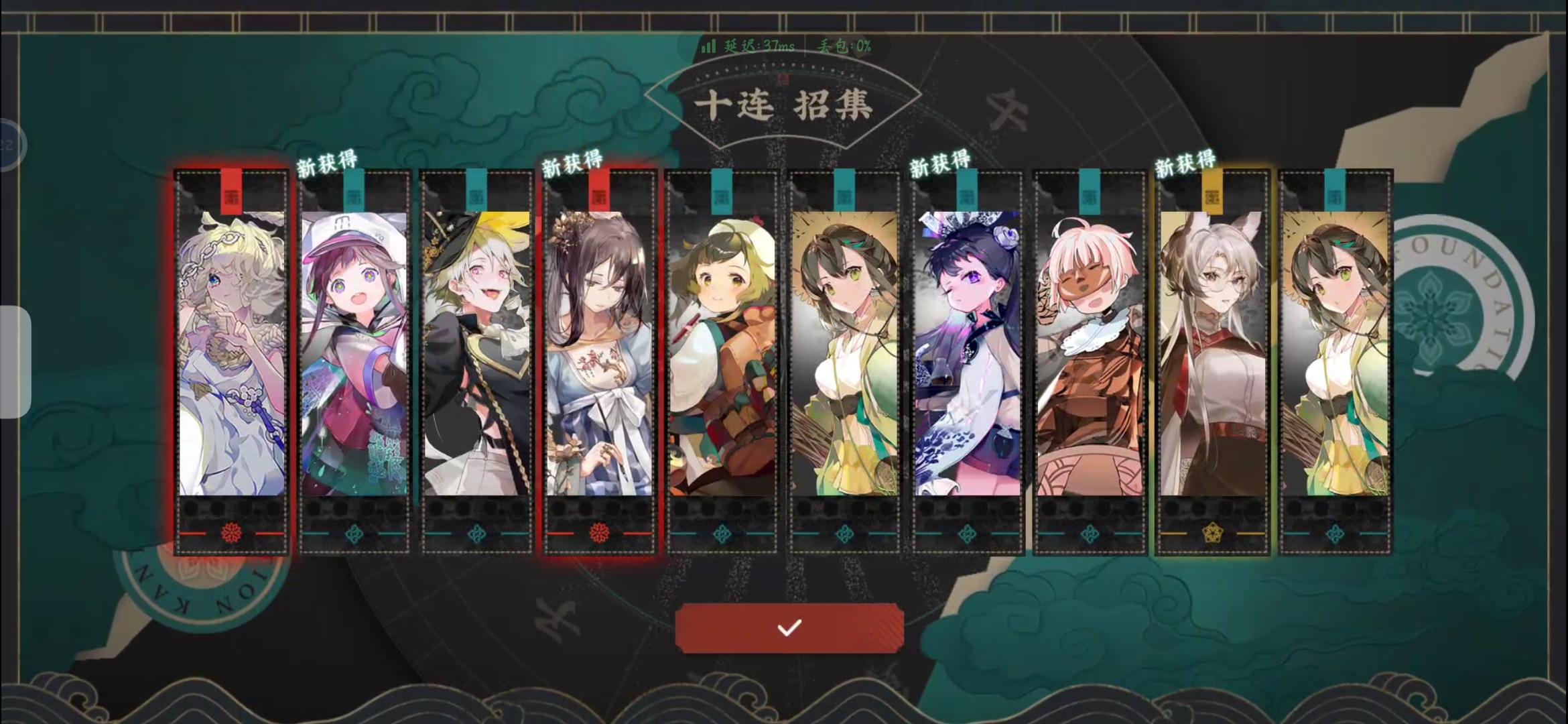Confirm the pull results with the checkmark button

pos(789,627)
